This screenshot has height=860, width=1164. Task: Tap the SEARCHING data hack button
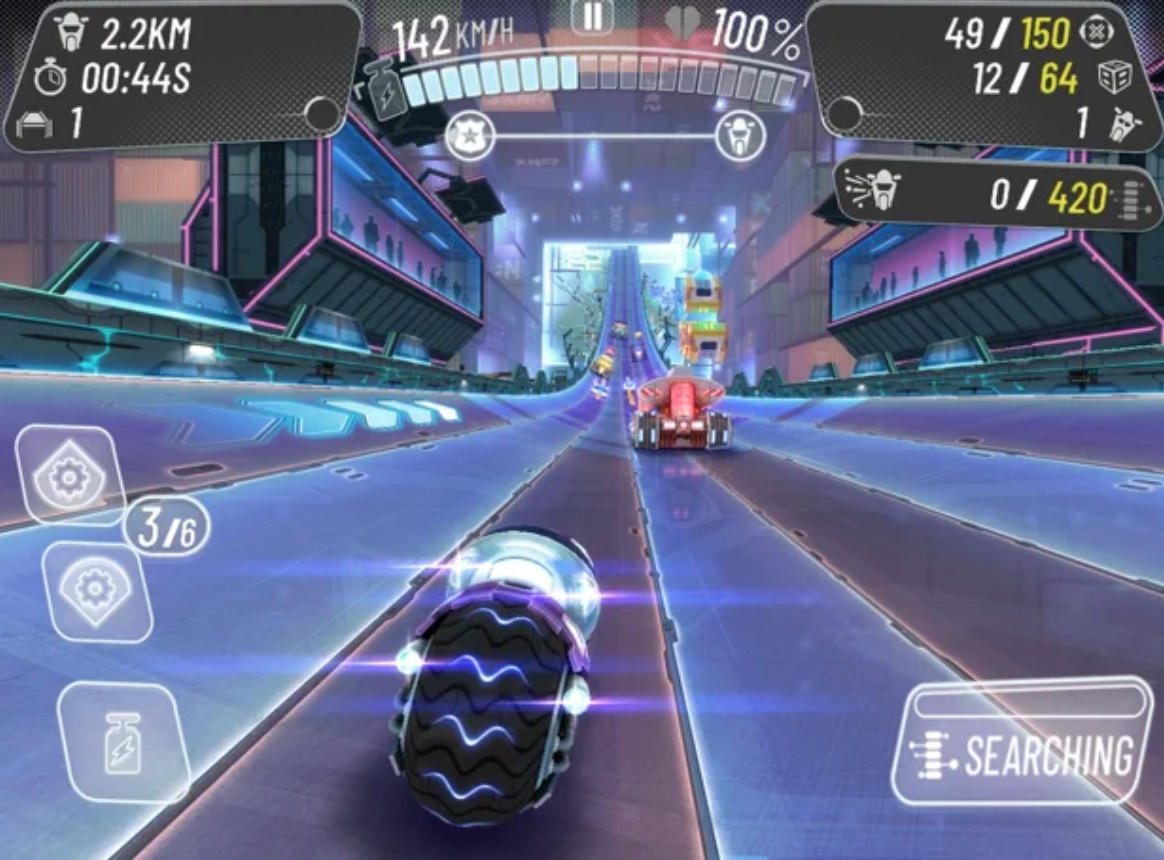click(1023, 741)
